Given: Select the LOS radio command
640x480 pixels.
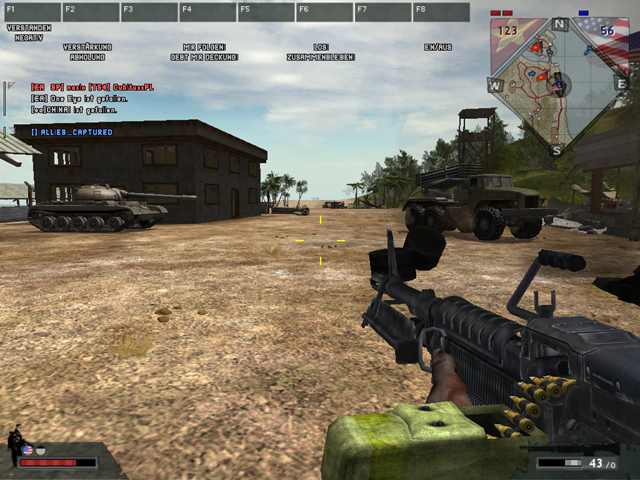Looking at the screenshot, I should 320,47.
